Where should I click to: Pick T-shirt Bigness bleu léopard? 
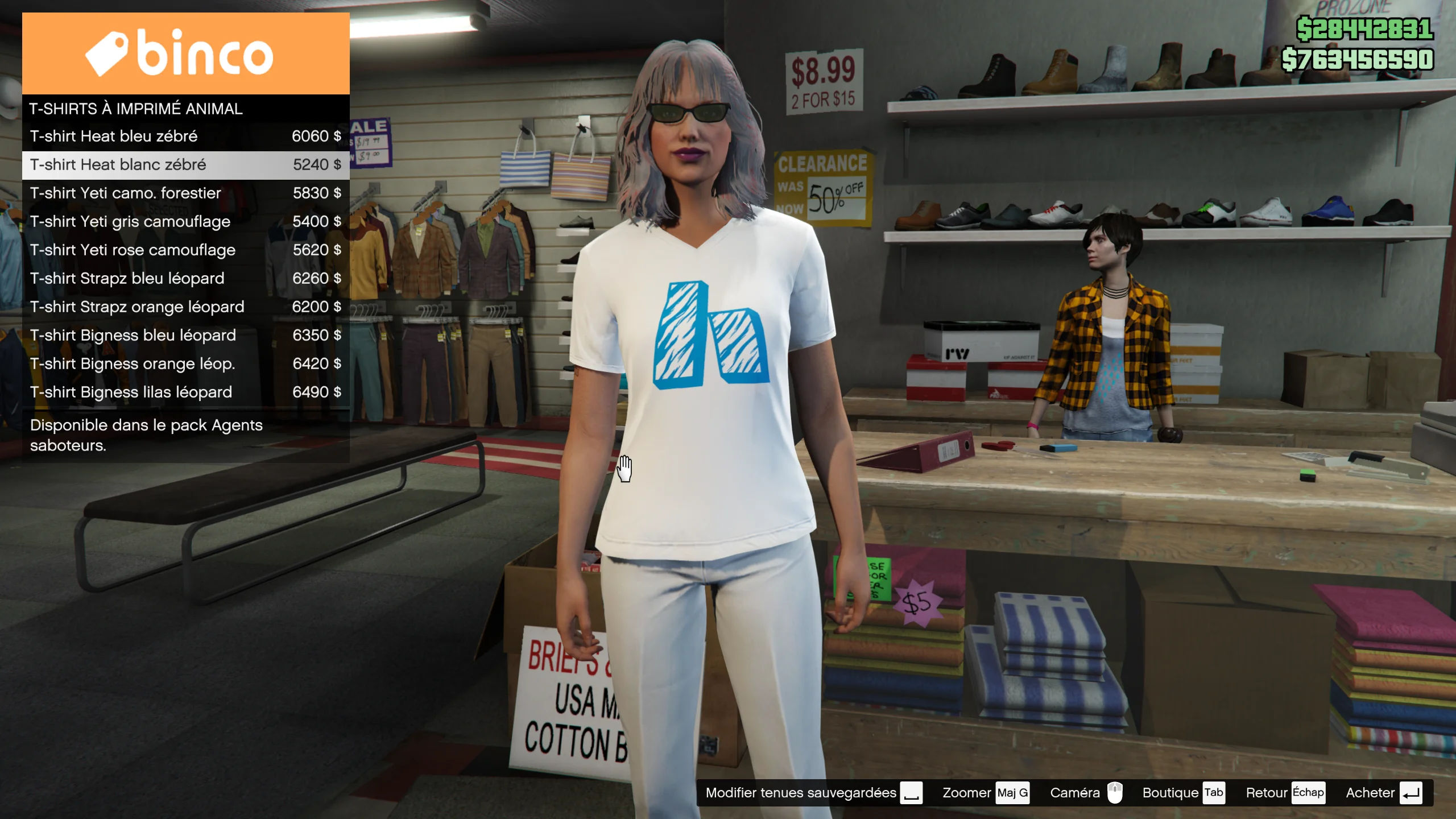click(x=185, y=336)
